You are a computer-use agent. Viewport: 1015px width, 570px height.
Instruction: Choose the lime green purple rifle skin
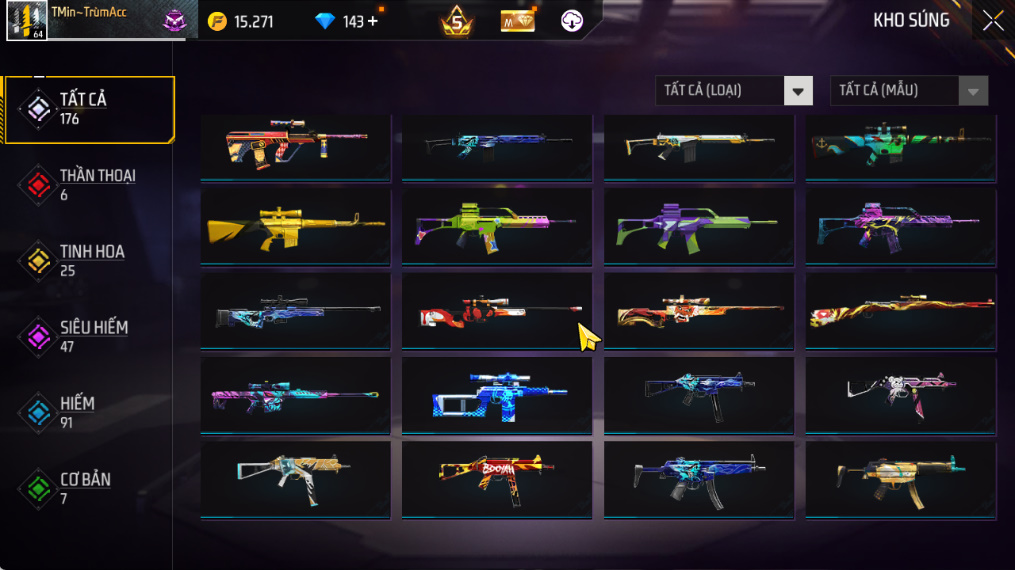[x=496, y=225]
